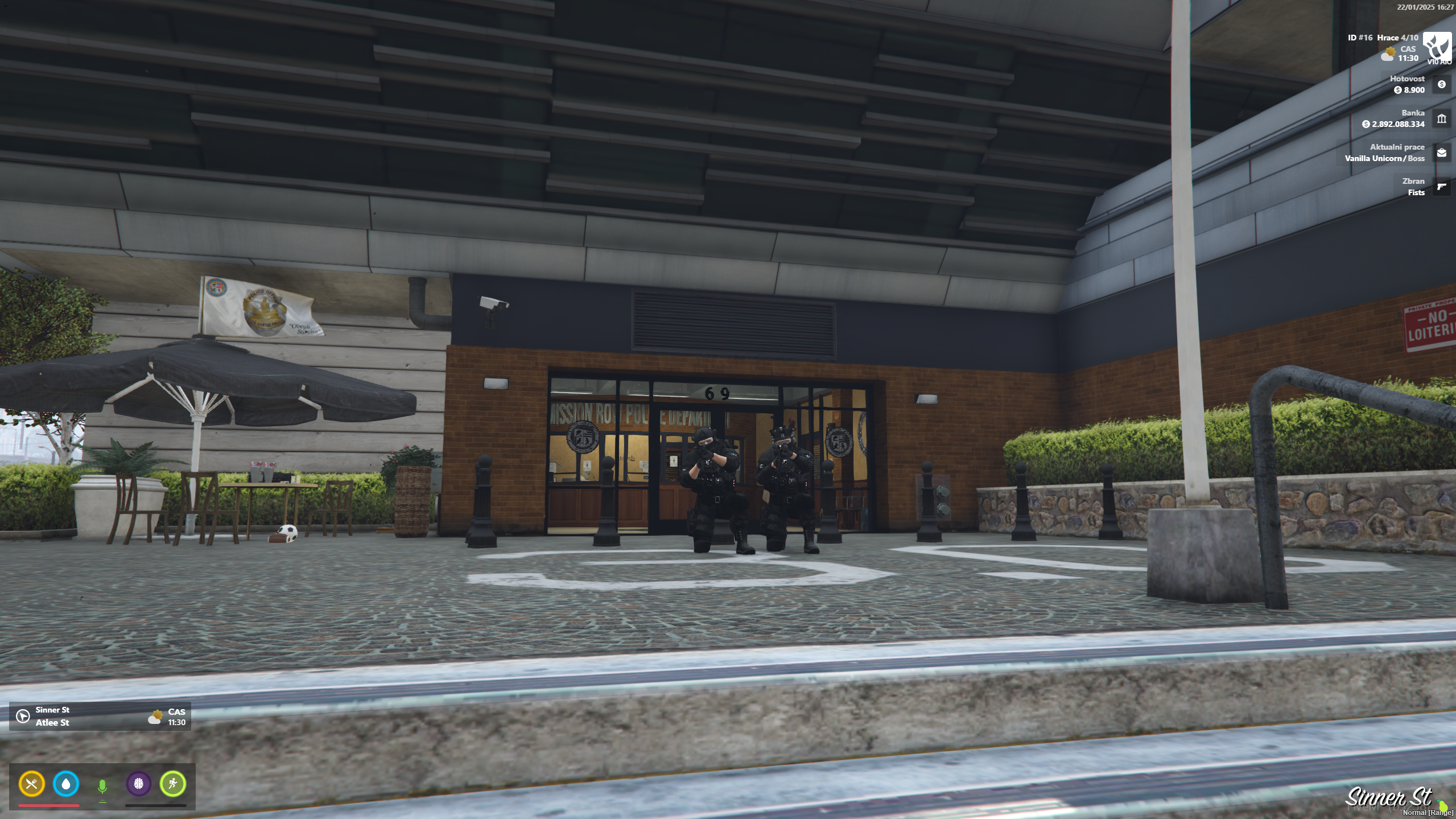Click the weather icon beside CAS 11:30

(x=1387, y=53)
